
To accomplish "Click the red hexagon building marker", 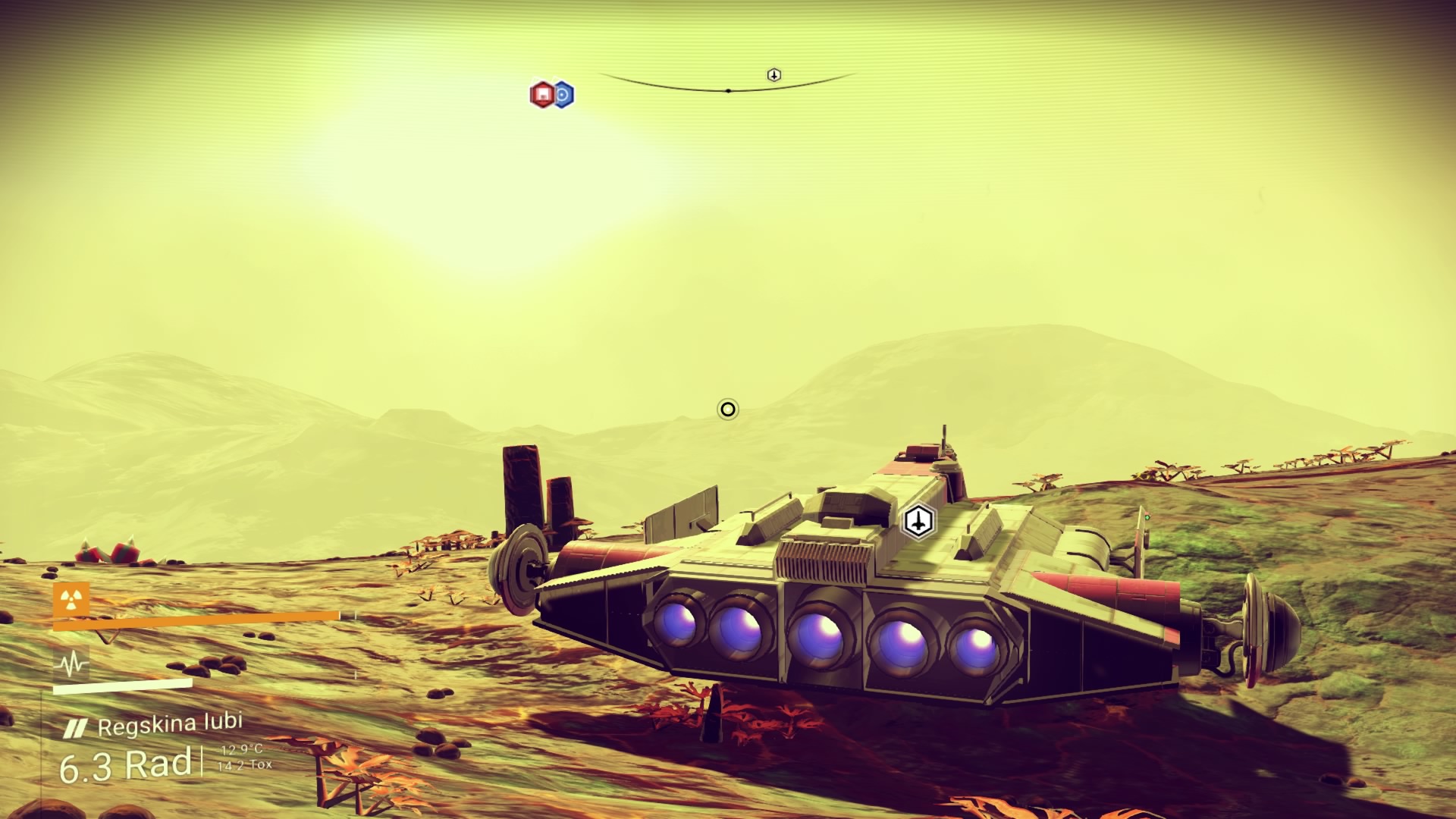I will tap(541, 95).
